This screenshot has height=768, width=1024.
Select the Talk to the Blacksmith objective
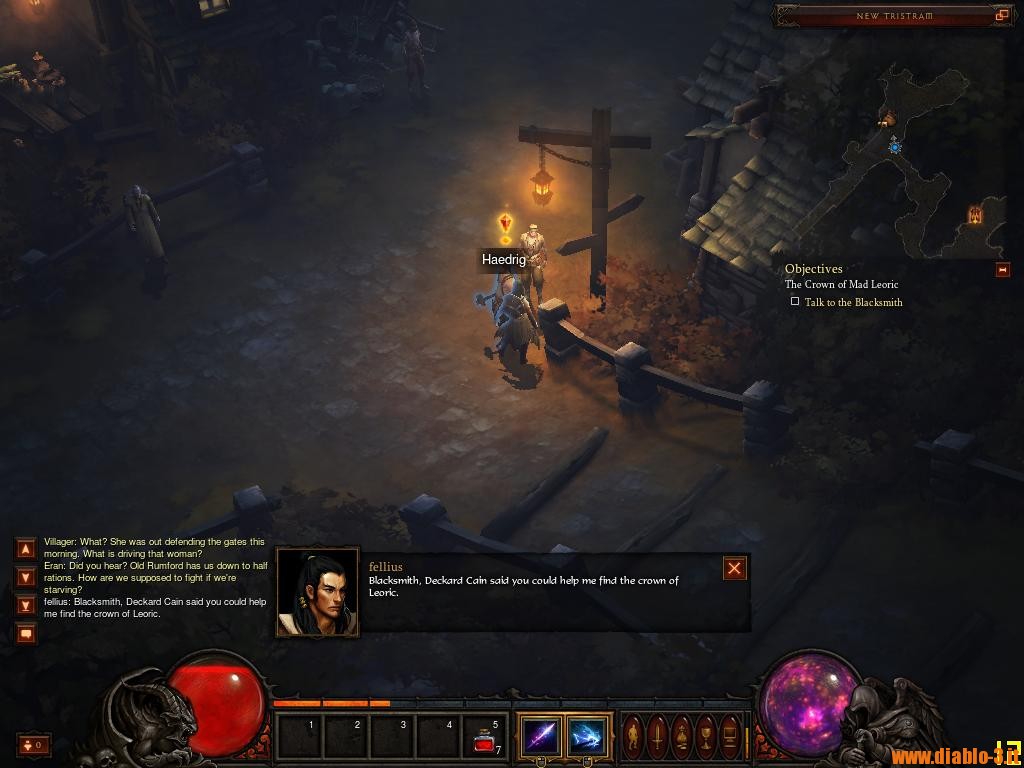[x=853, y=302]
